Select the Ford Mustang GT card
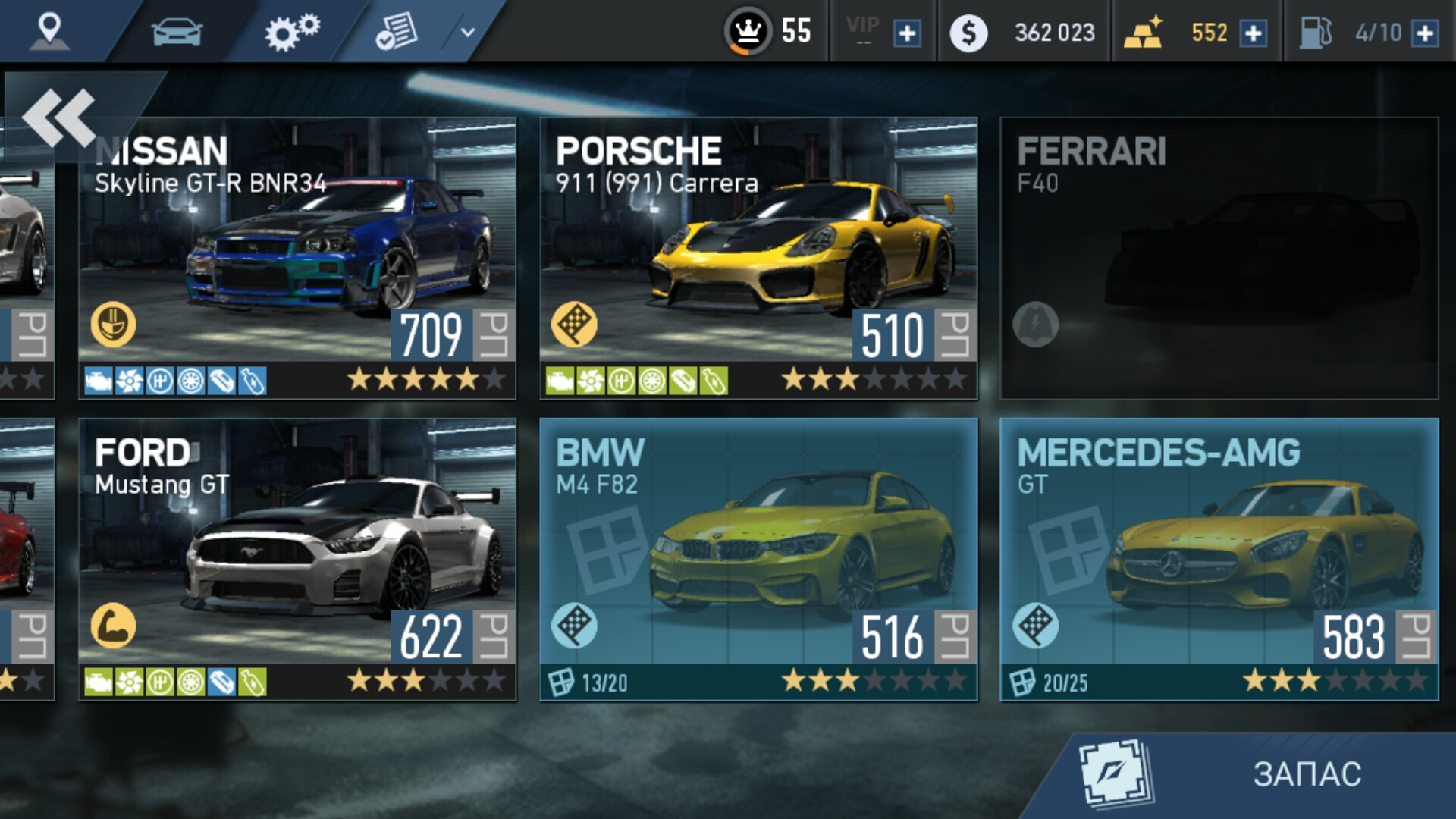The width and height of the screenshot is (1456, 819). coord(297,560)
